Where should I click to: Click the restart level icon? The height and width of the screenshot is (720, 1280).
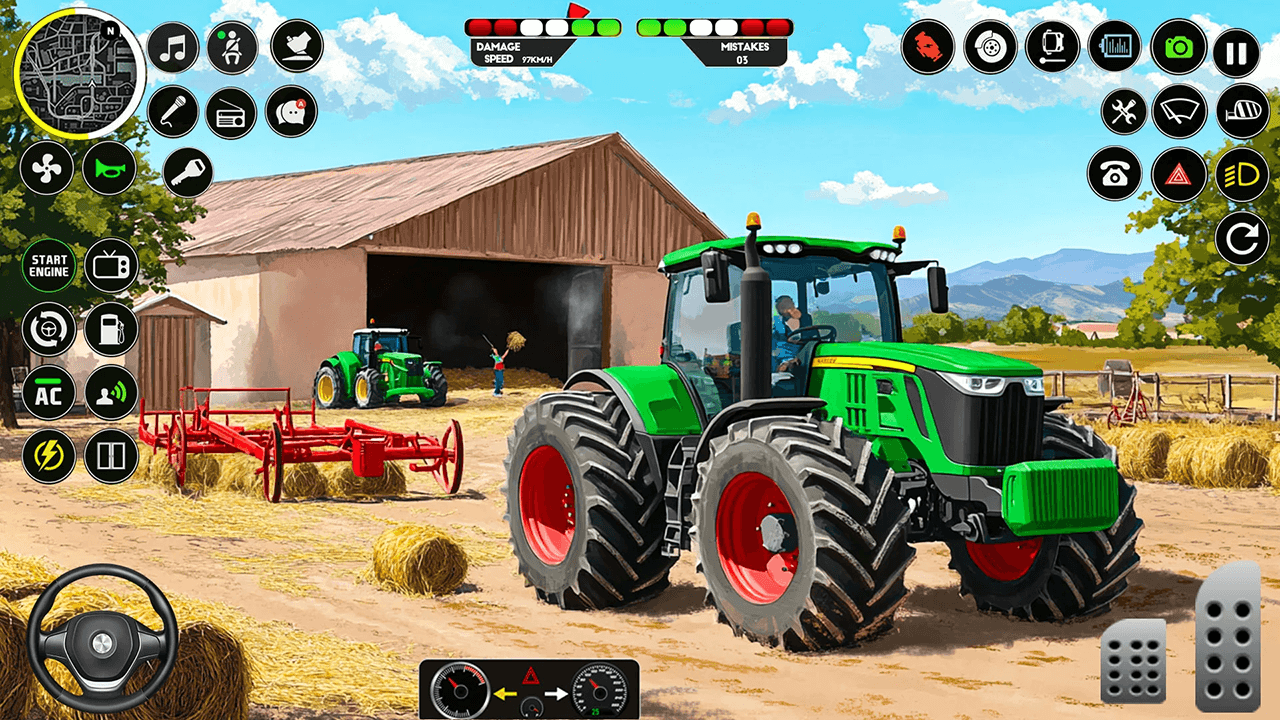pos(1240,238)
